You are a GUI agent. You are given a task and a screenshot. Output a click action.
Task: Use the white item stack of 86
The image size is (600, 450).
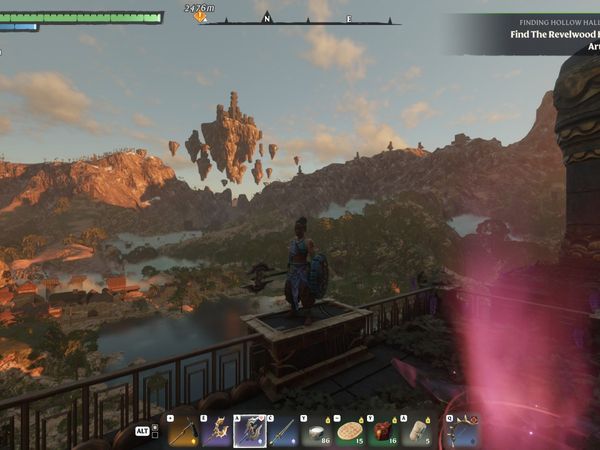pos(316,431)
